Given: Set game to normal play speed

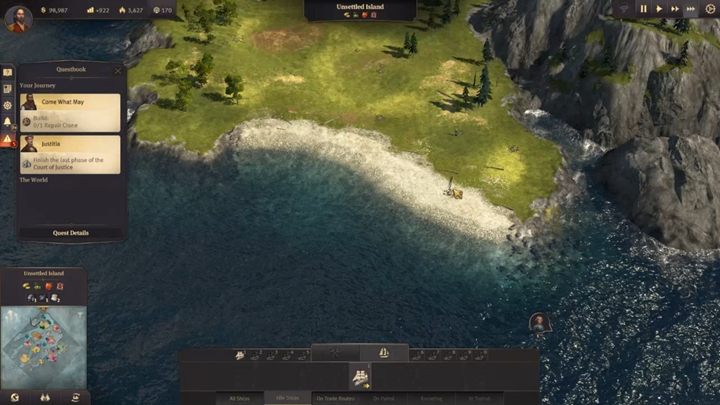Looking at the screenshot, I should [659, 9].
